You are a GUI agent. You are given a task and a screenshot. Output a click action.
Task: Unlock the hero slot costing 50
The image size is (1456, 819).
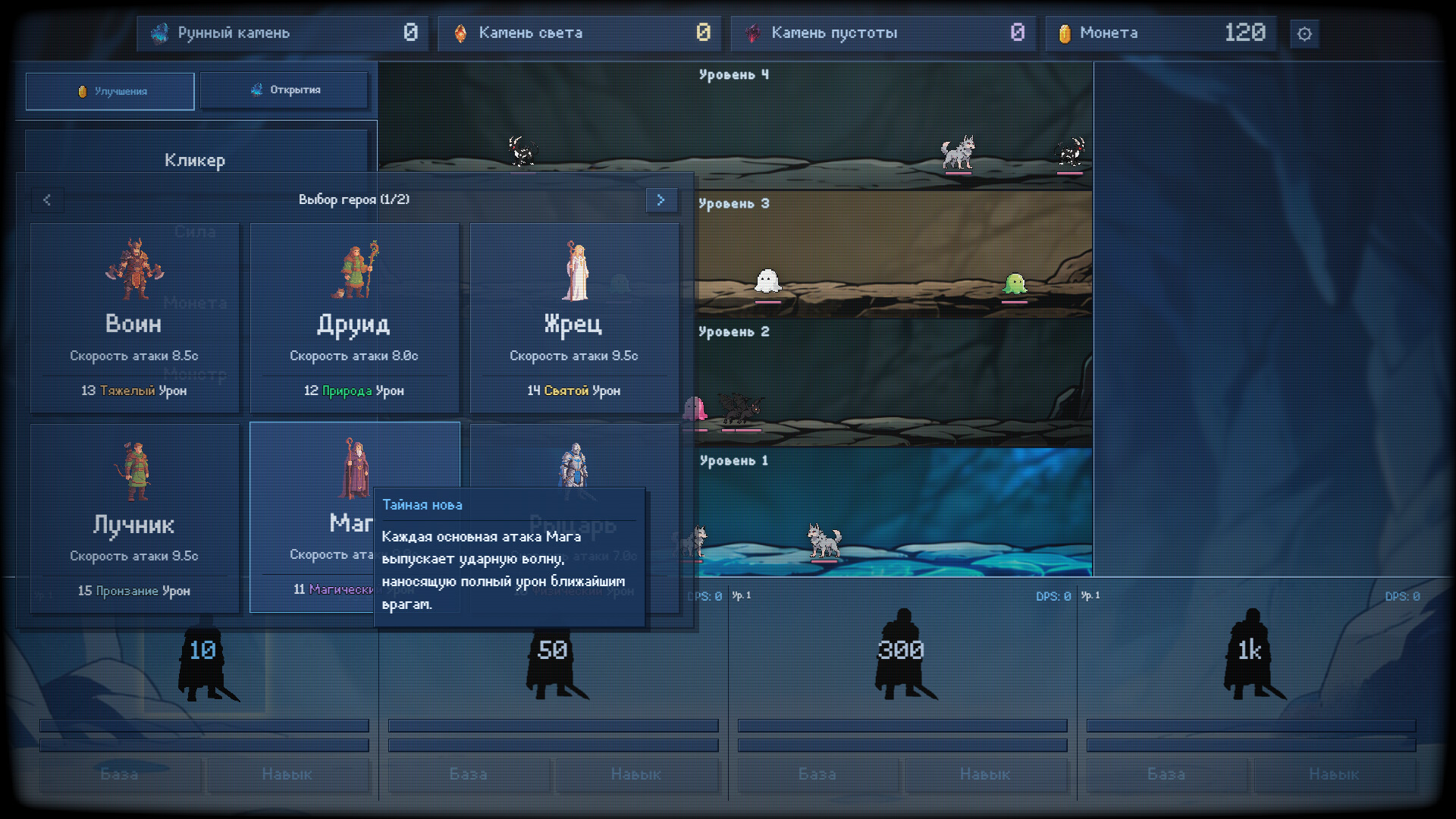pyautogui.click(x=553, y=652)
